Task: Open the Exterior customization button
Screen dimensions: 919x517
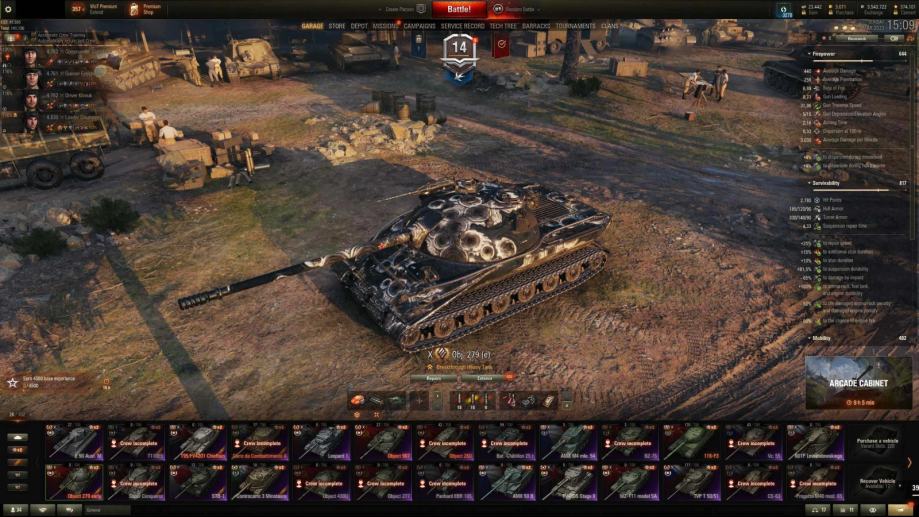Action: 484,378
